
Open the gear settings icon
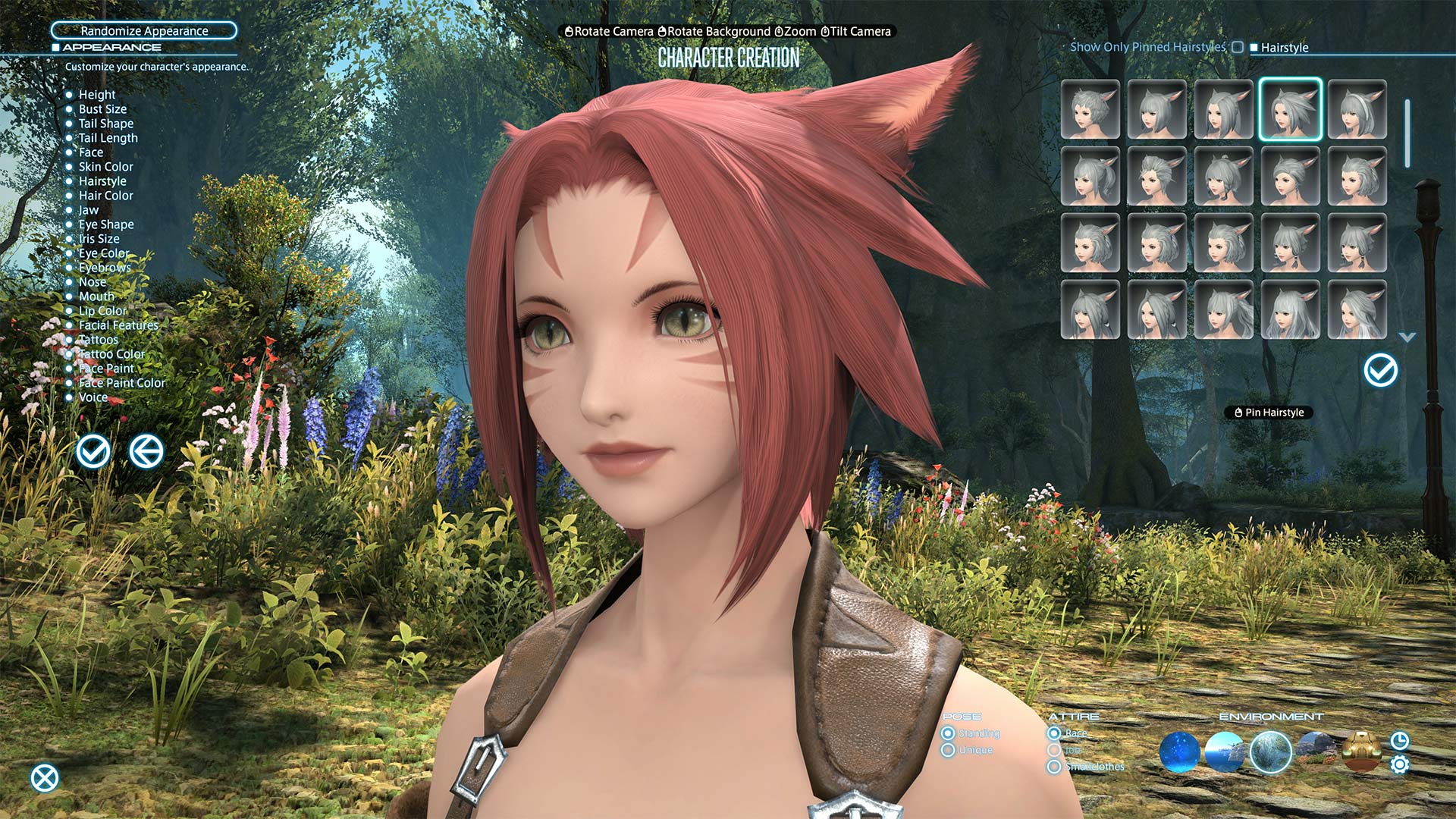coord(1400,764)
